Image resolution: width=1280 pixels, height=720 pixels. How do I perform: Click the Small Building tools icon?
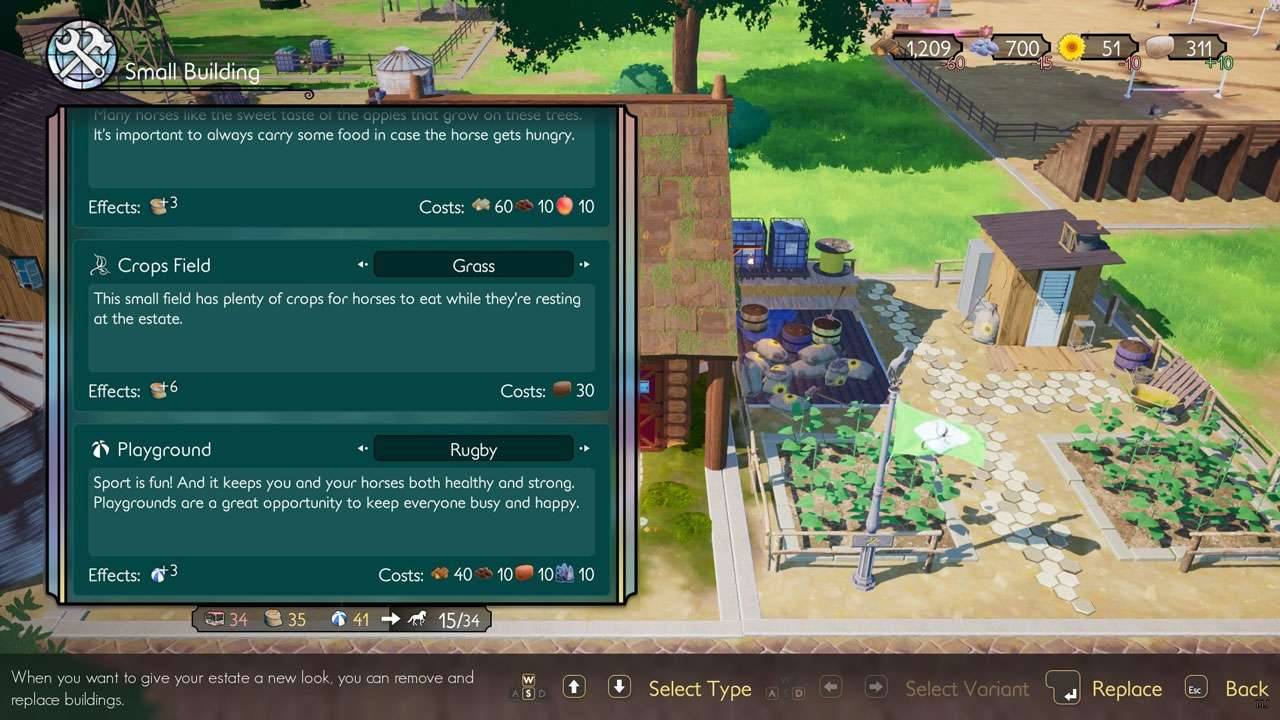pyautogui.click(x=82, y=55)
